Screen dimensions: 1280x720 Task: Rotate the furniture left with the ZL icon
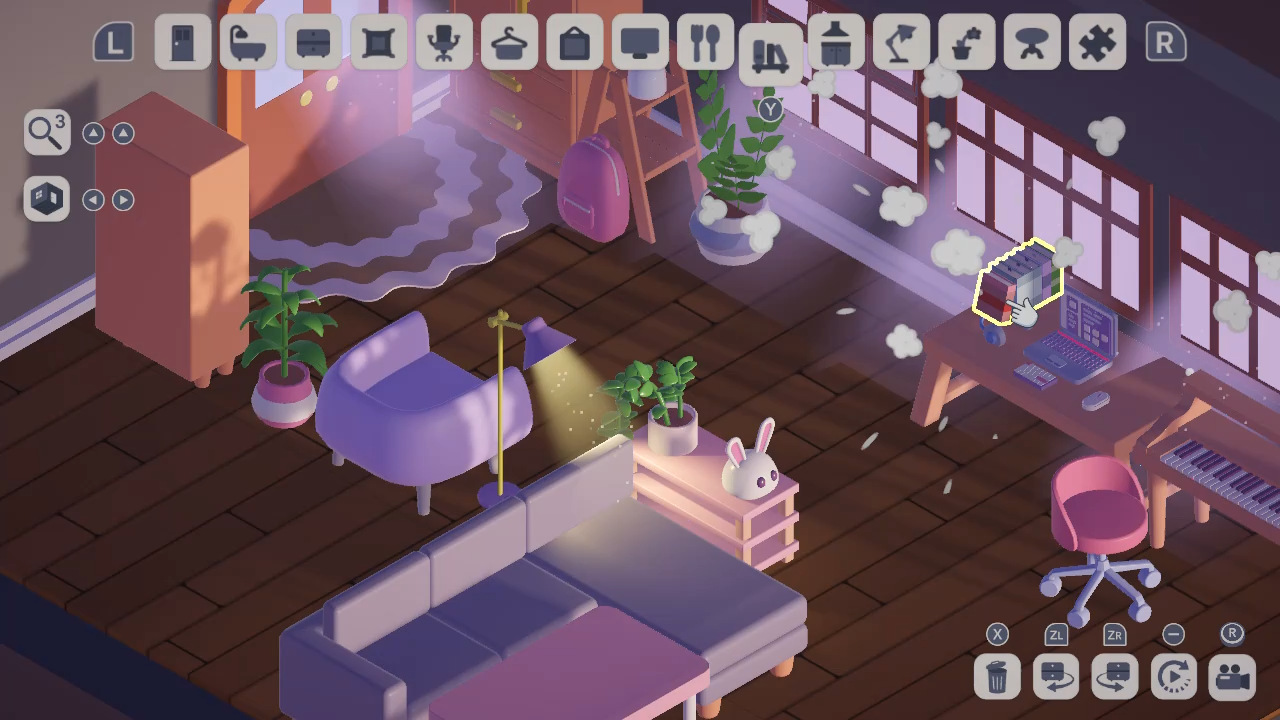[1055, 677]
